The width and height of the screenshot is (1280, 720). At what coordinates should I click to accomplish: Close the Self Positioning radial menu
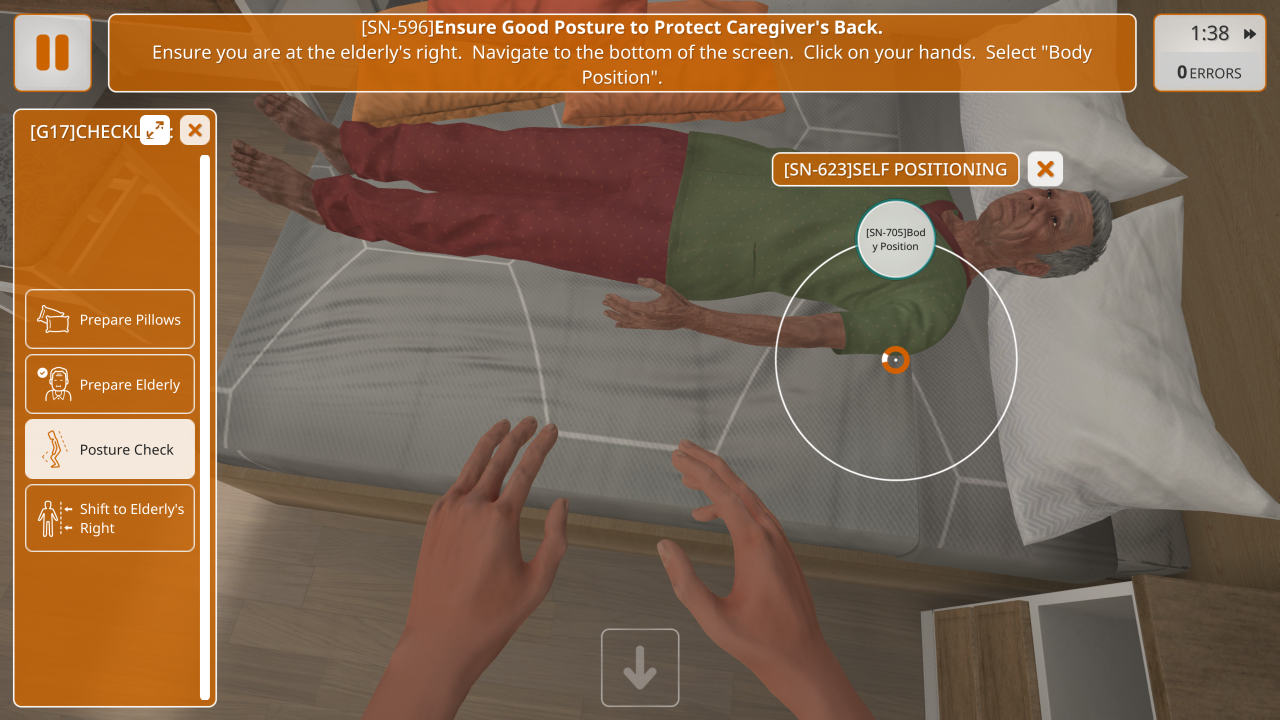[1045, 169]
